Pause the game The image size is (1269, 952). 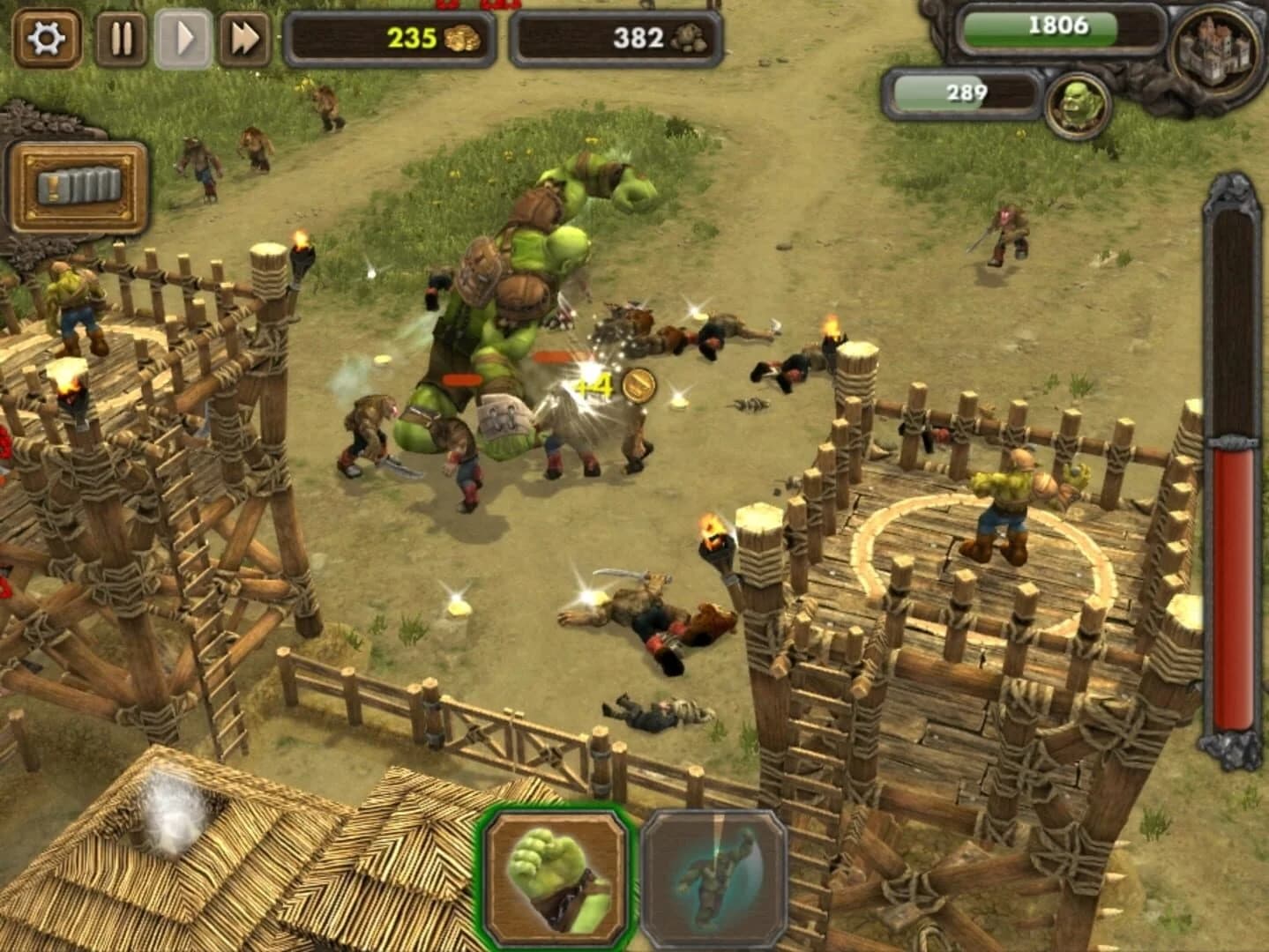tap(121, 37)
